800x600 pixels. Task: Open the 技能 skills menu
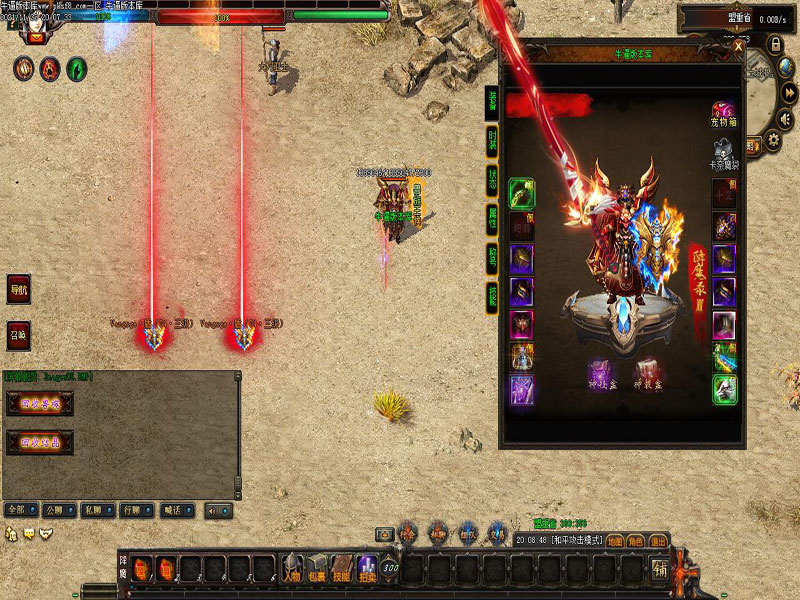pos(342,568)
